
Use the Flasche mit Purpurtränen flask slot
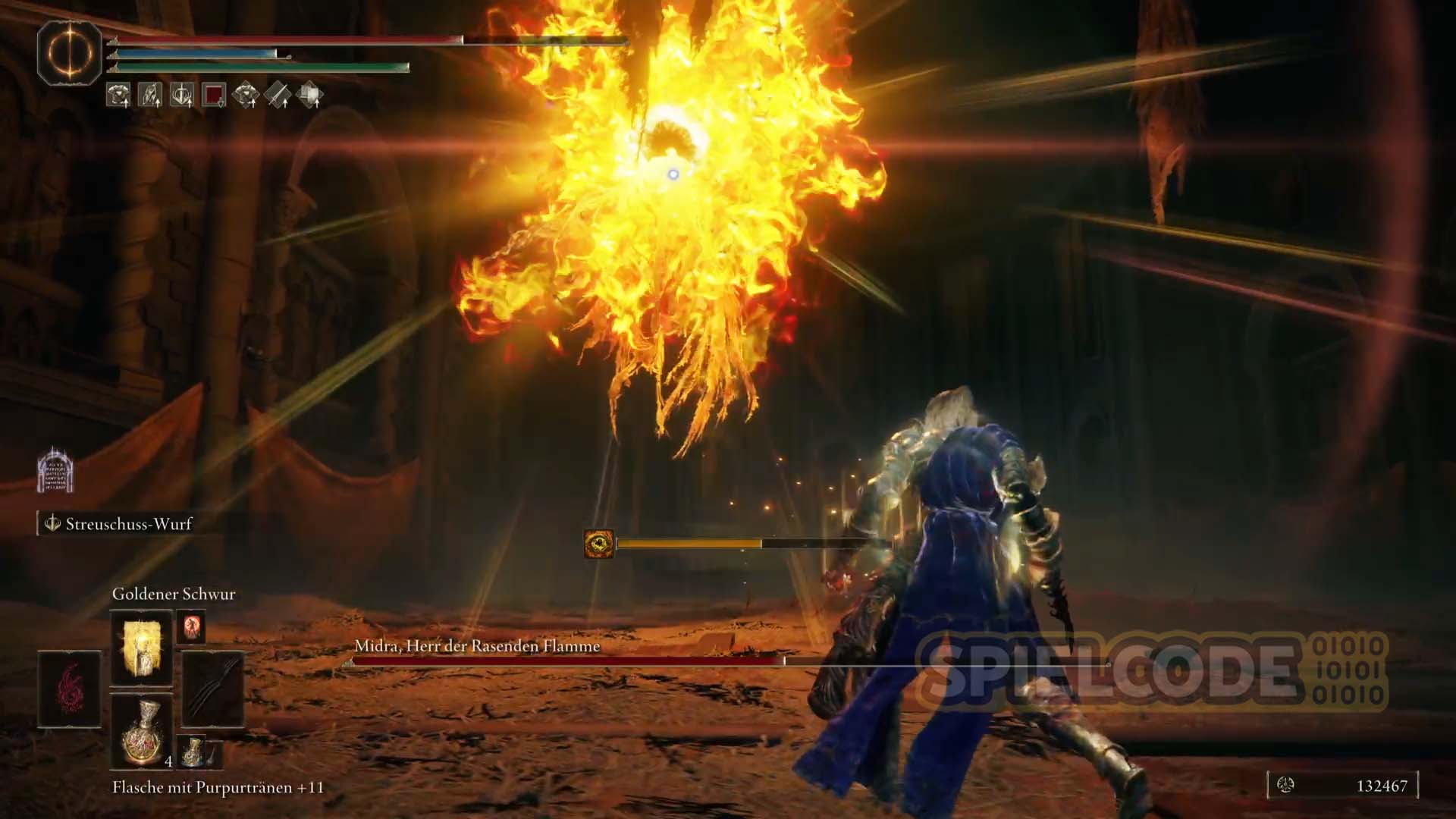pyautogui.click(x=142, y=730)
